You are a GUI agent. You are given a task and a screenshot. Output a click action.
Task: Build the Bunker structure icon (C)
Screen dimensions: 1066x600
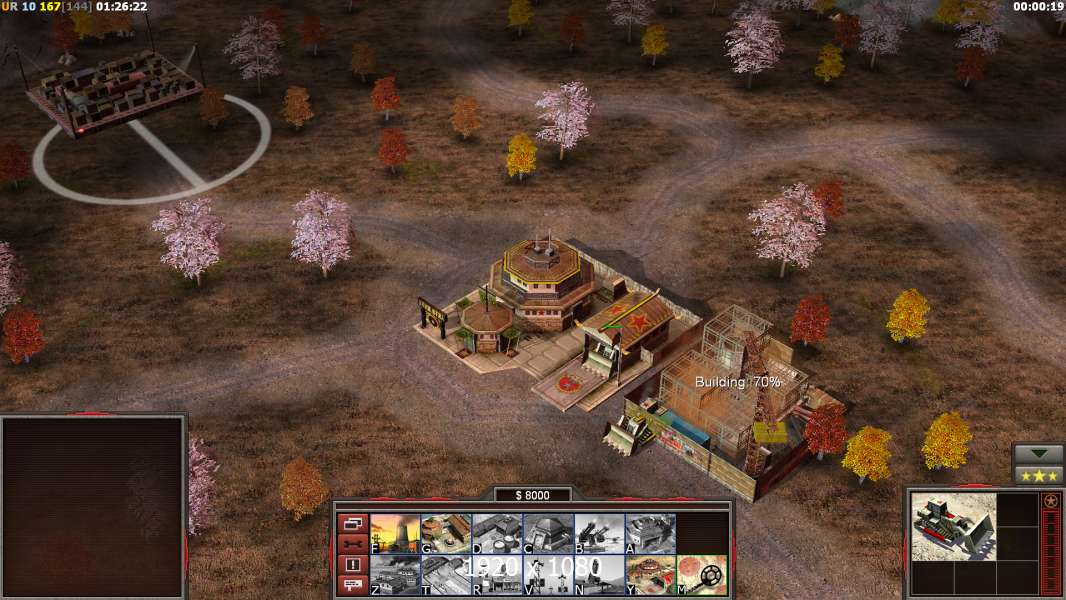tap(548, 533)
